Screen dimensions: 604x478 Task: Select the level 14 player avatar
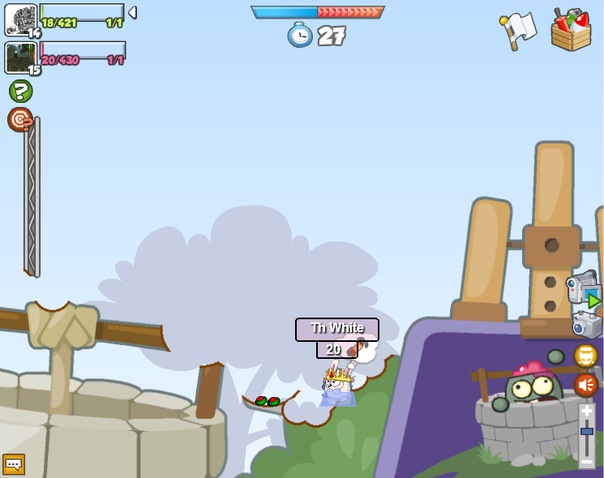point(21,19)
